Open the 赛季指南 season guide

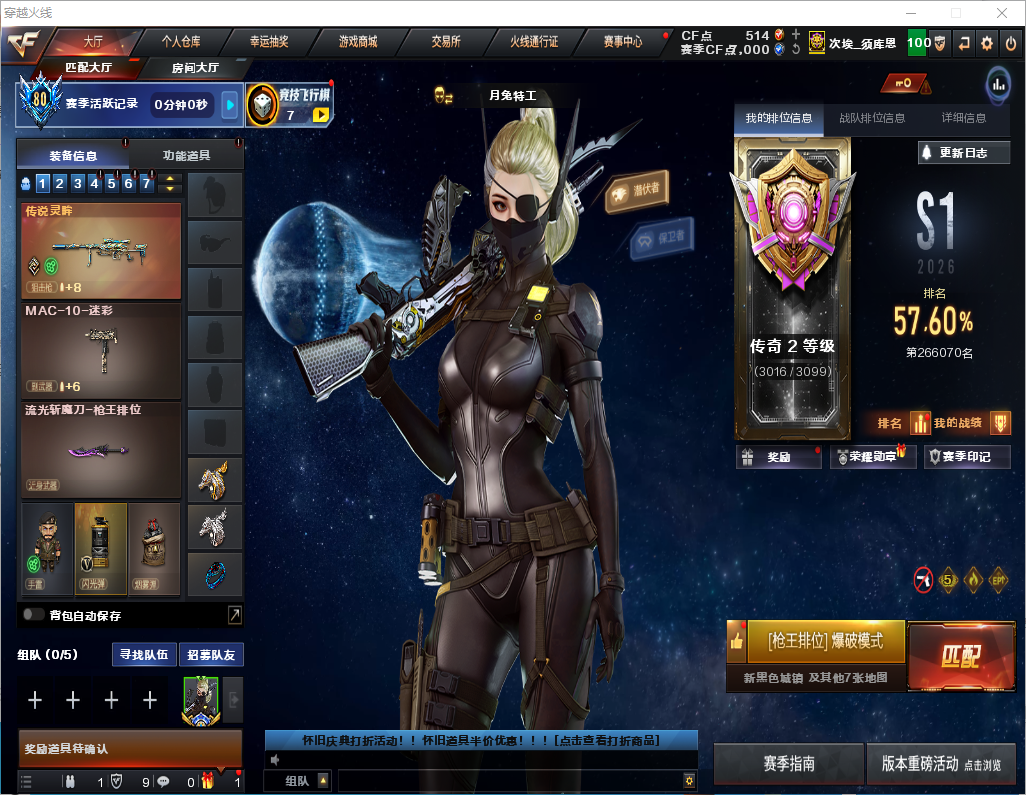click(x=788, y=764)
